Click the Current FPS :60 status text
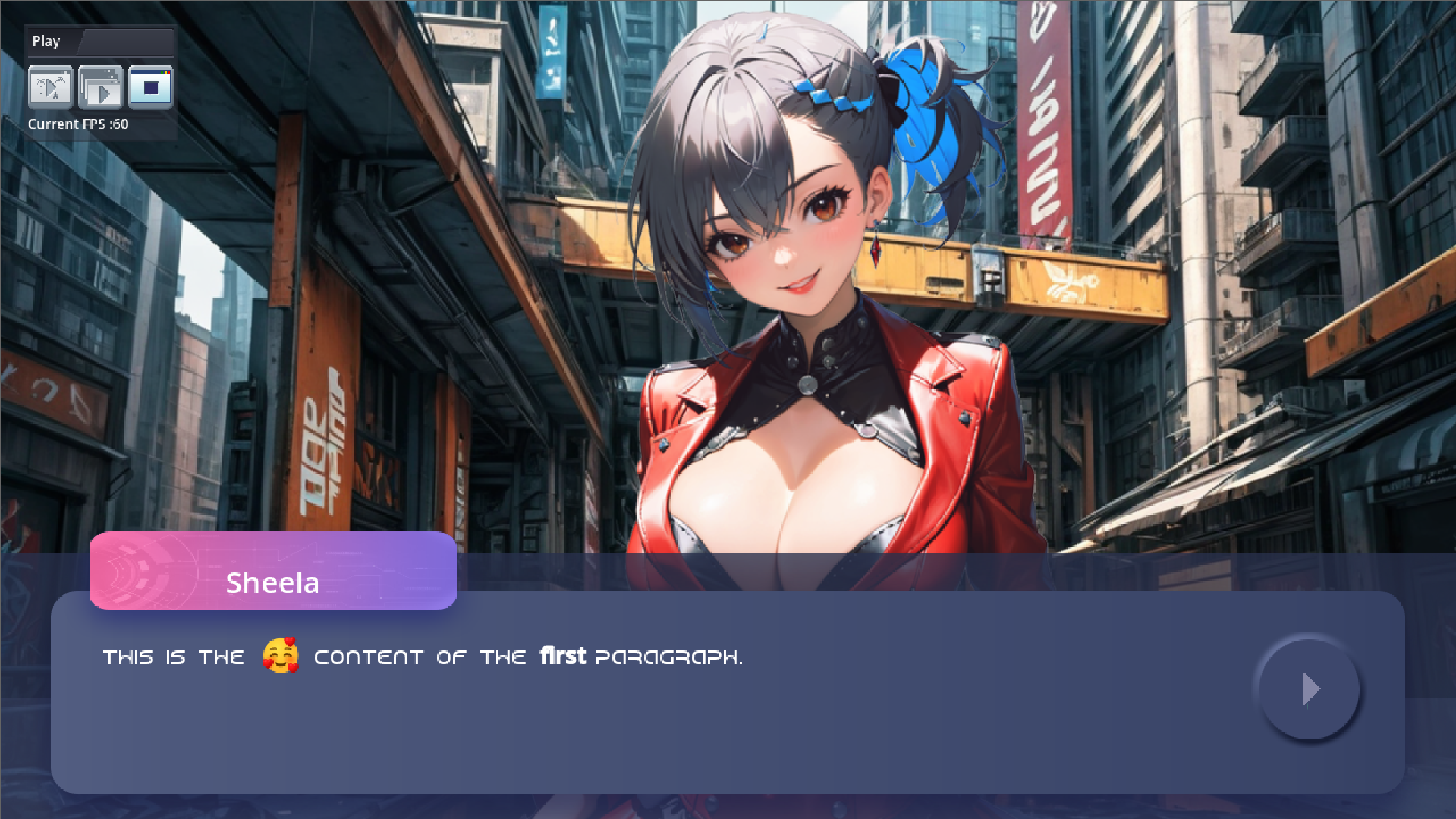1456x819 pixels. (78, 123)
